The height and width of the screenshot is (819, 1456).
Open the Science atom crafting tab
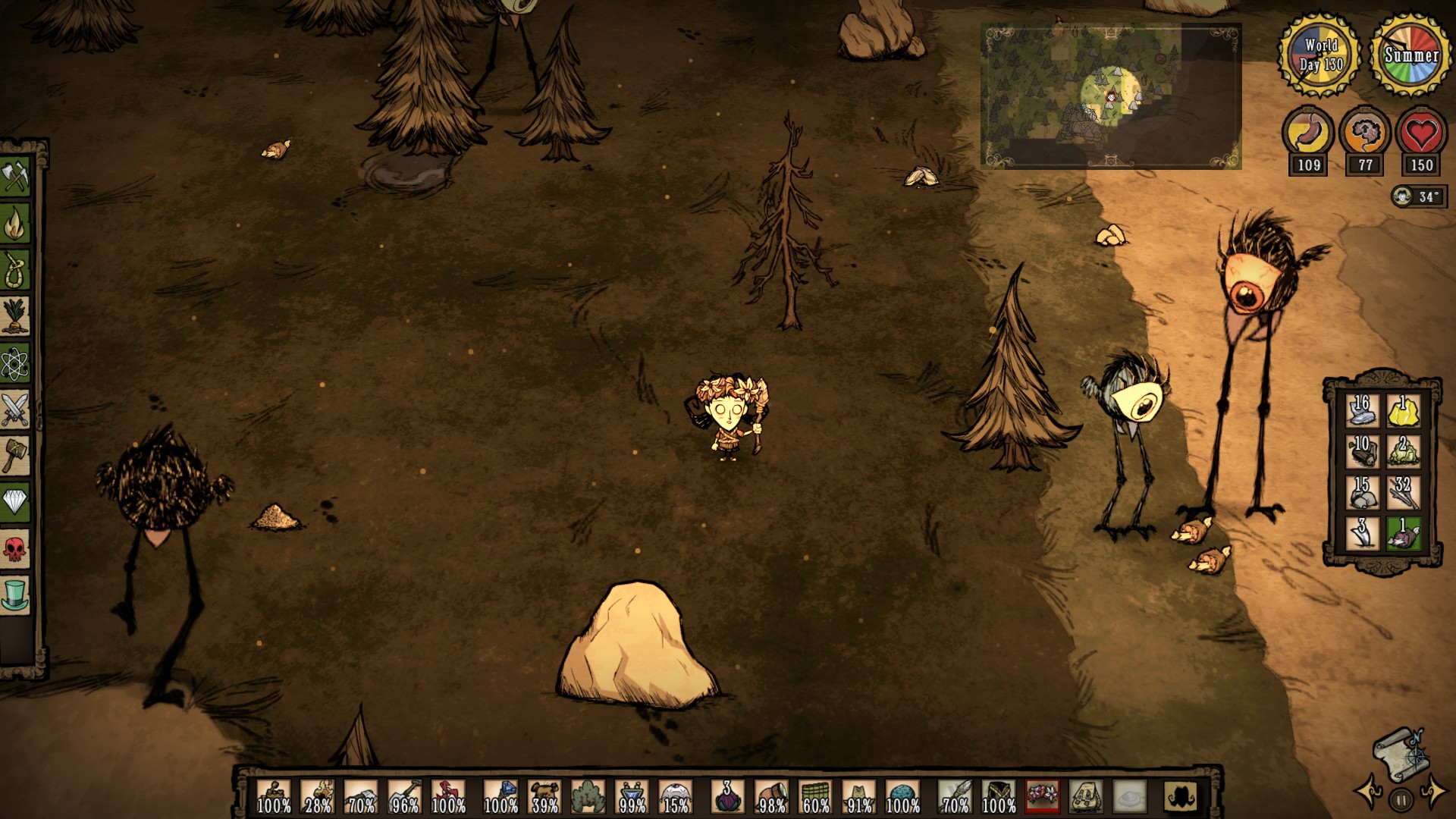[15, 363]
